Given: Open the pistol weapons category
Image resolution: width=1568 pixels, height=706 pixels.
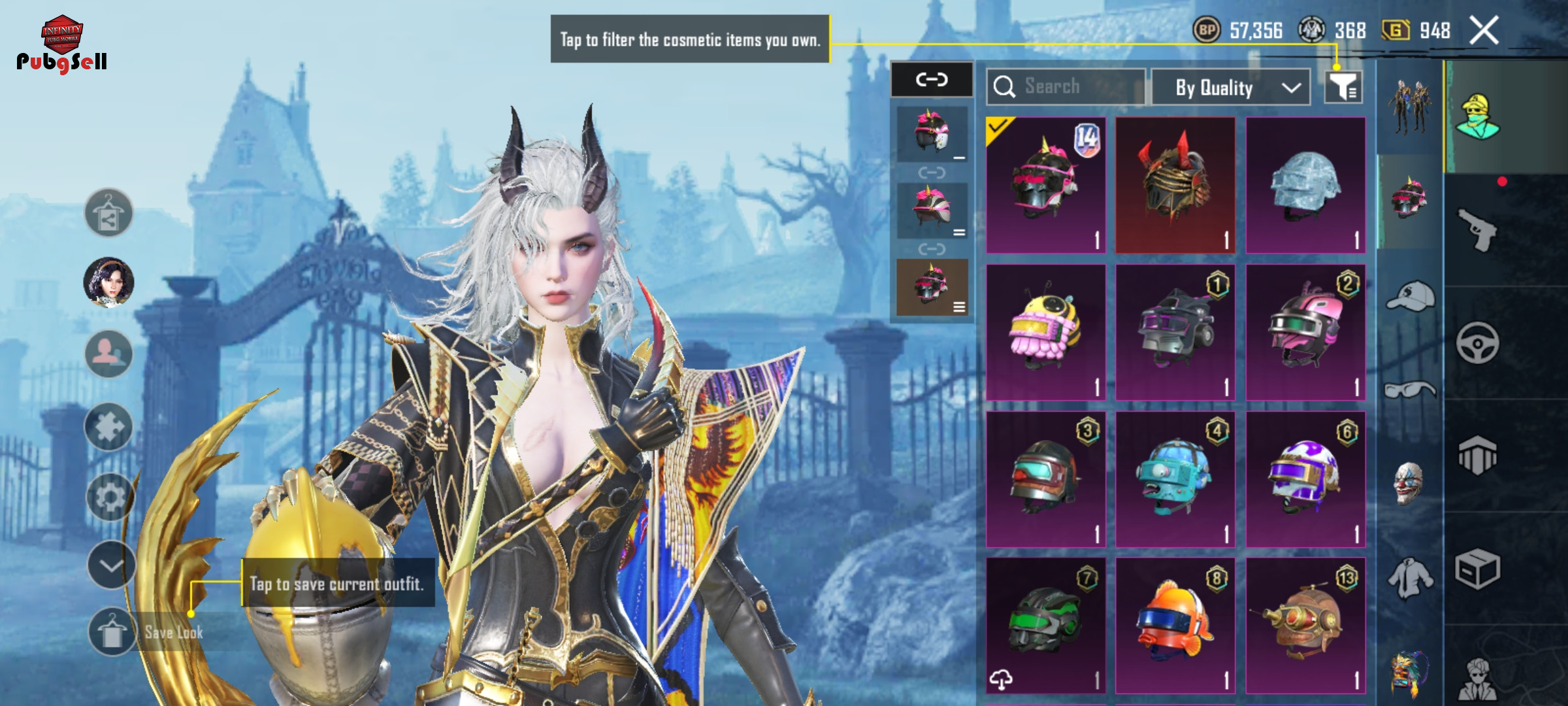Looking at the screenshot, I should click(x=1478, y=229).
